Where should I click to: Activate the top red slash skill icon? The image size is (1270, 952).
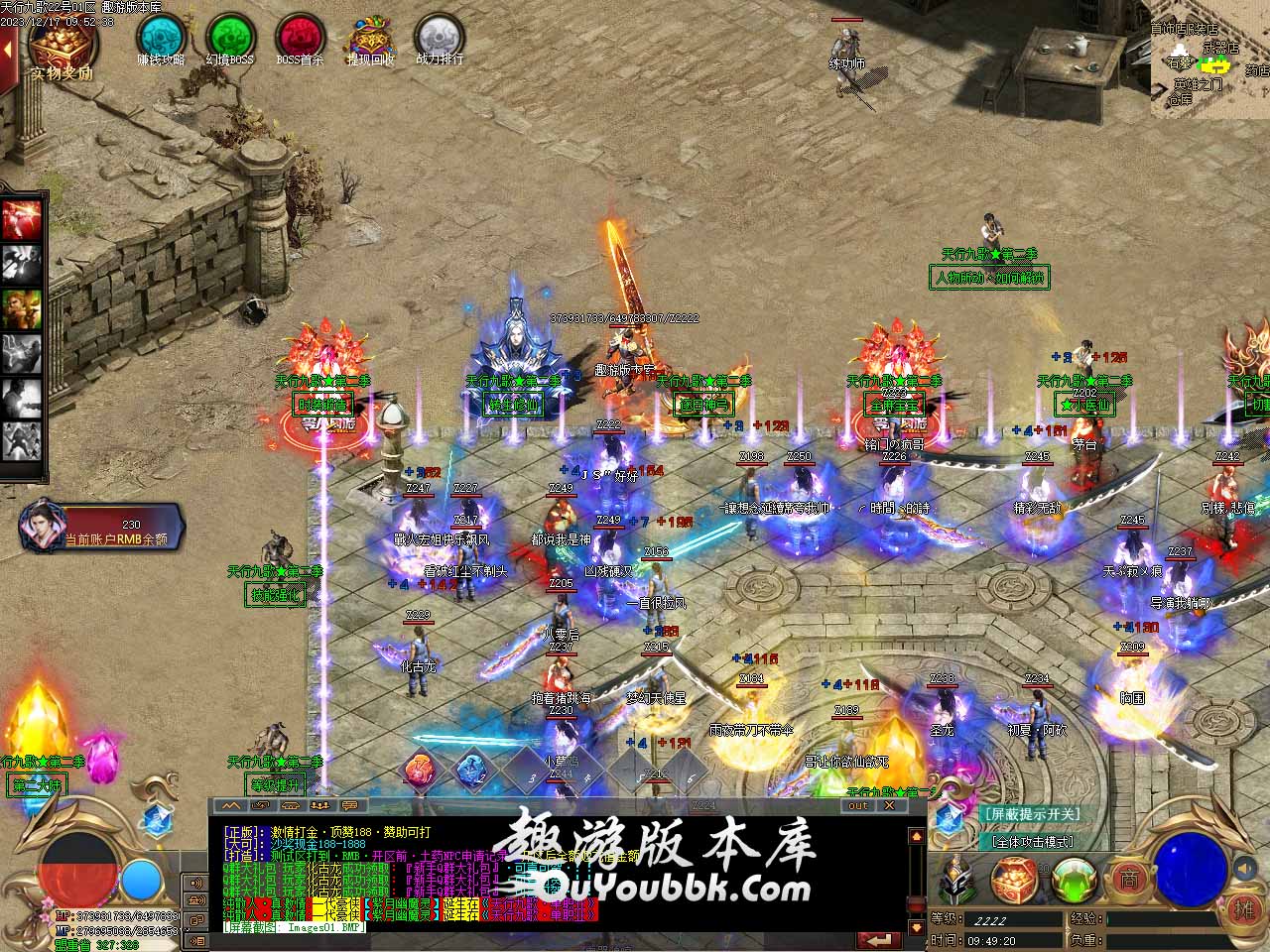coord(22,218)
